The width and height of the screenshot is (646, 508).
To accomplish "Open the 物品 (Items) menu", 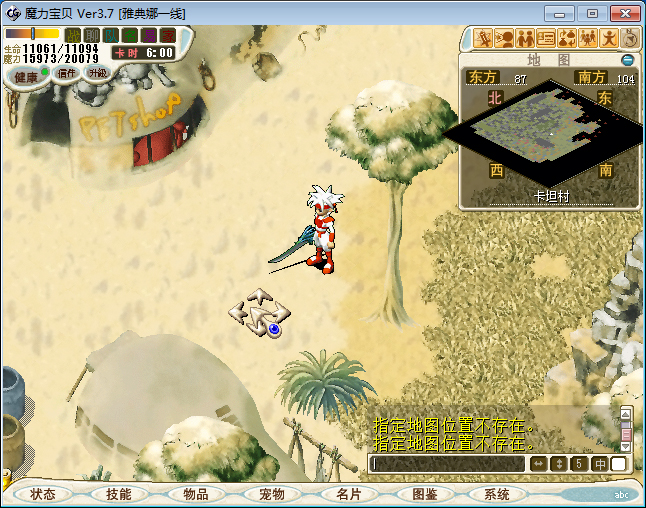I will (195, 494).
